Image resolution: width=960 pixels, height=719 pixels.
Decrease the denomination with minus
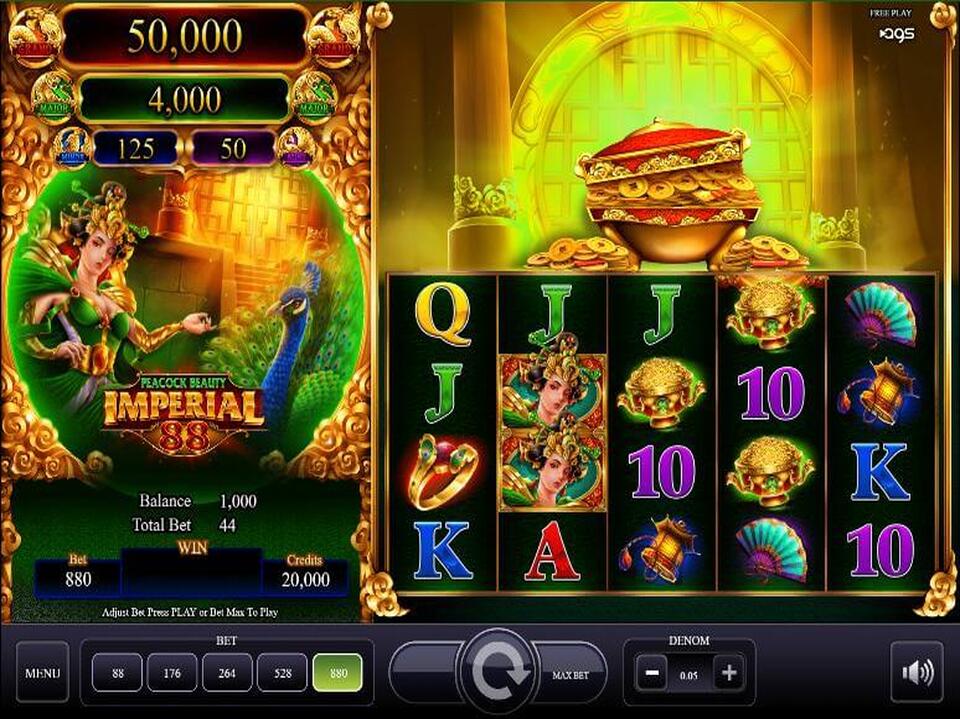(x=652, y=673)
